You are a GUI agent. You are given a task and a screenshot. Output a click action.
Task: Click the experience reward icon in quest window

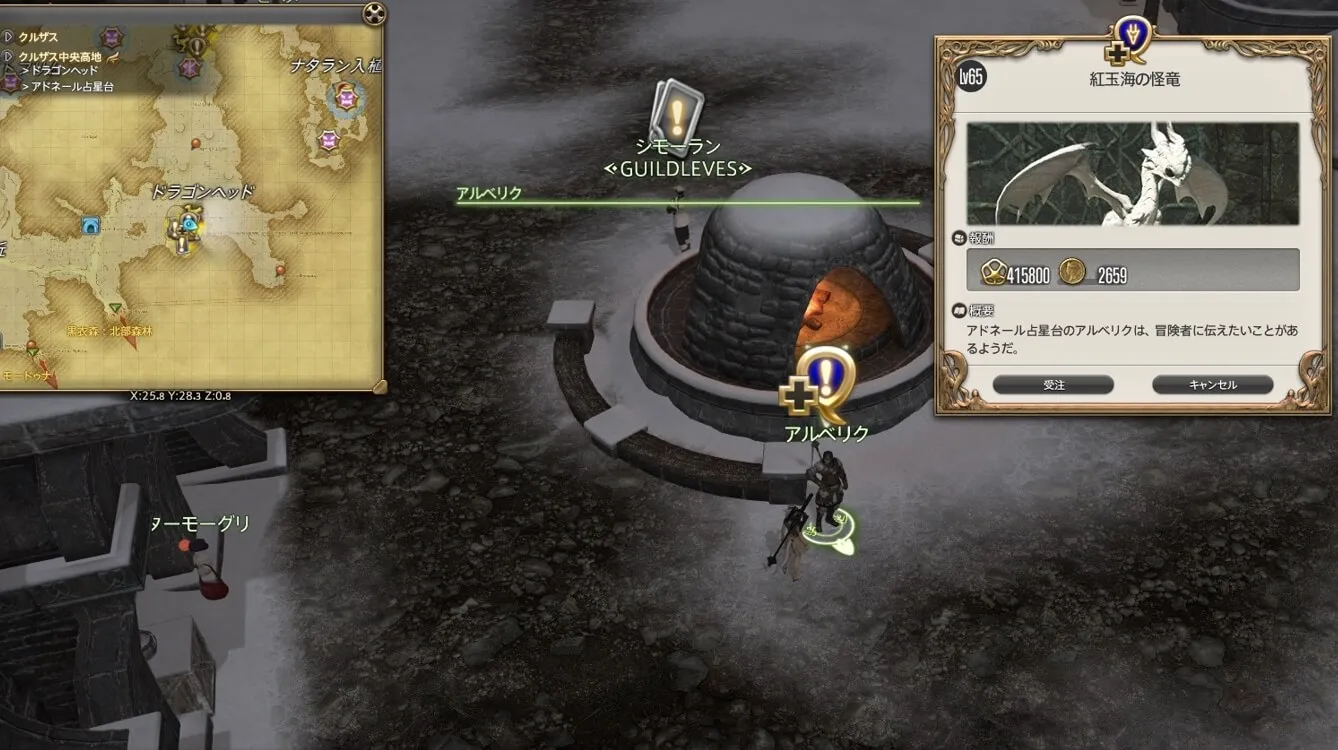[x=993, y=272]
